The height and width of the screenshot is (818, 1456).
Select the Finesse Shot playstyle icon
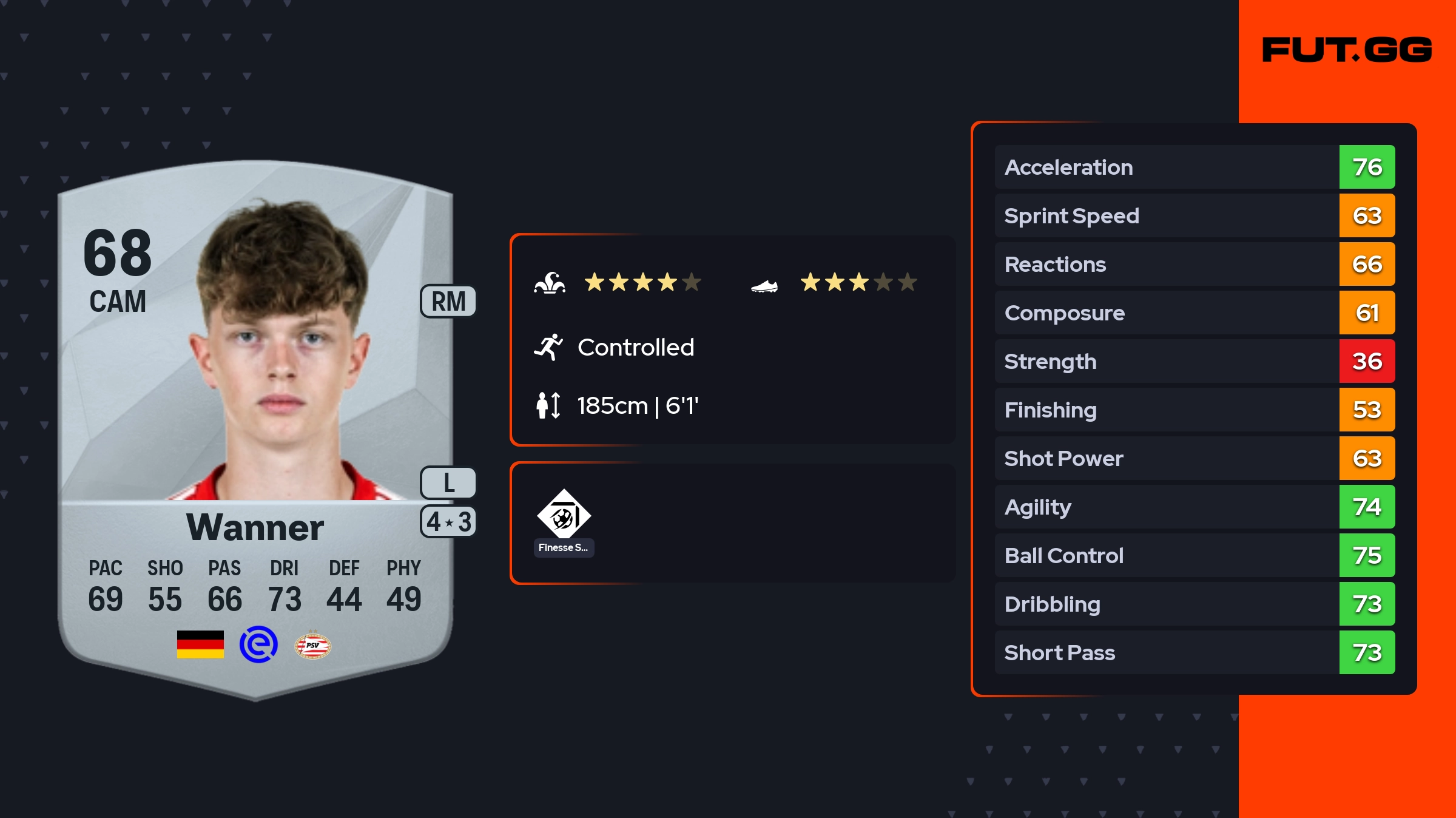(x=564, y=515)
